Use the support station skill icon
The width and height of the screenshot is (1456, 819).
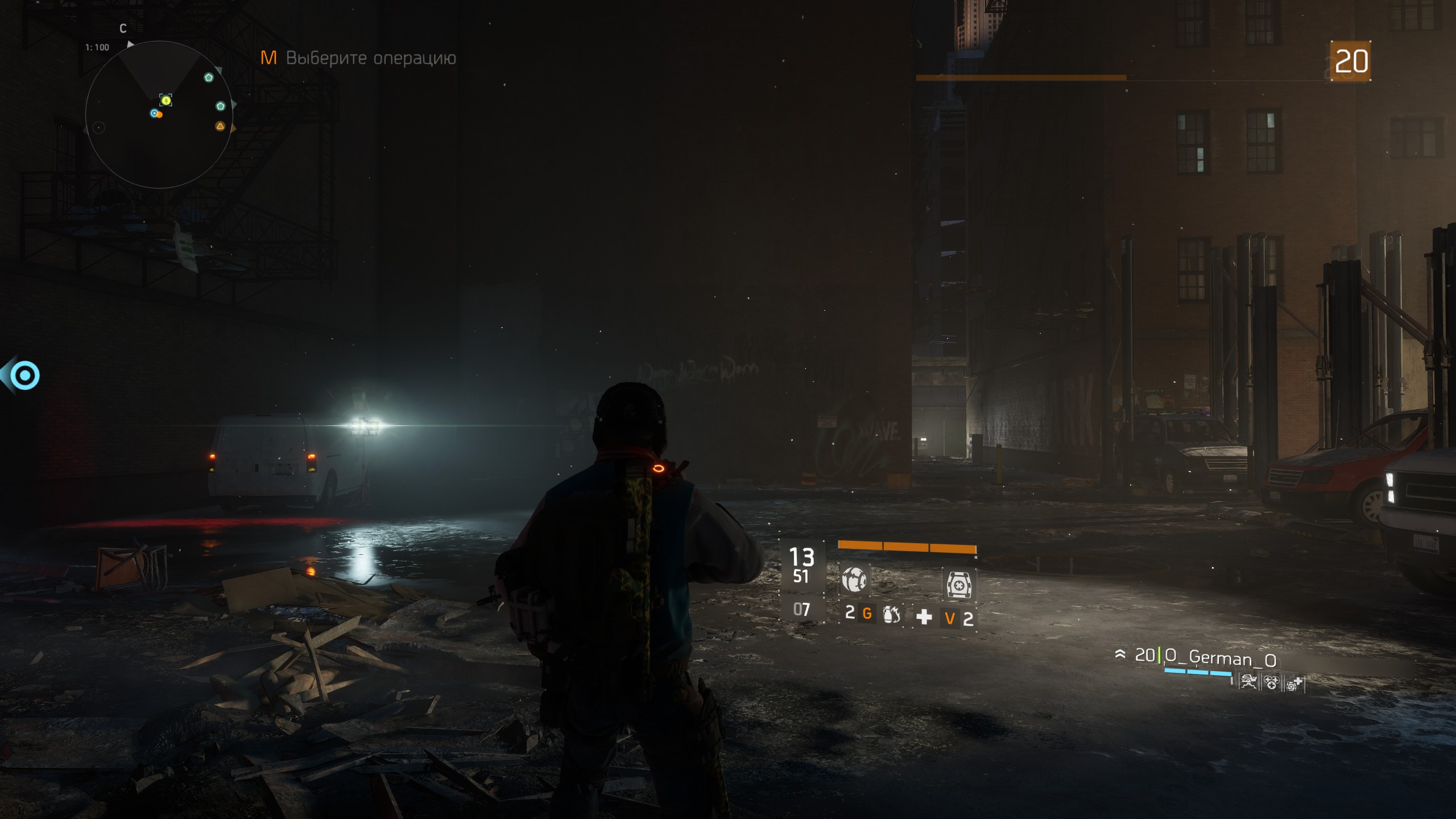958,584
